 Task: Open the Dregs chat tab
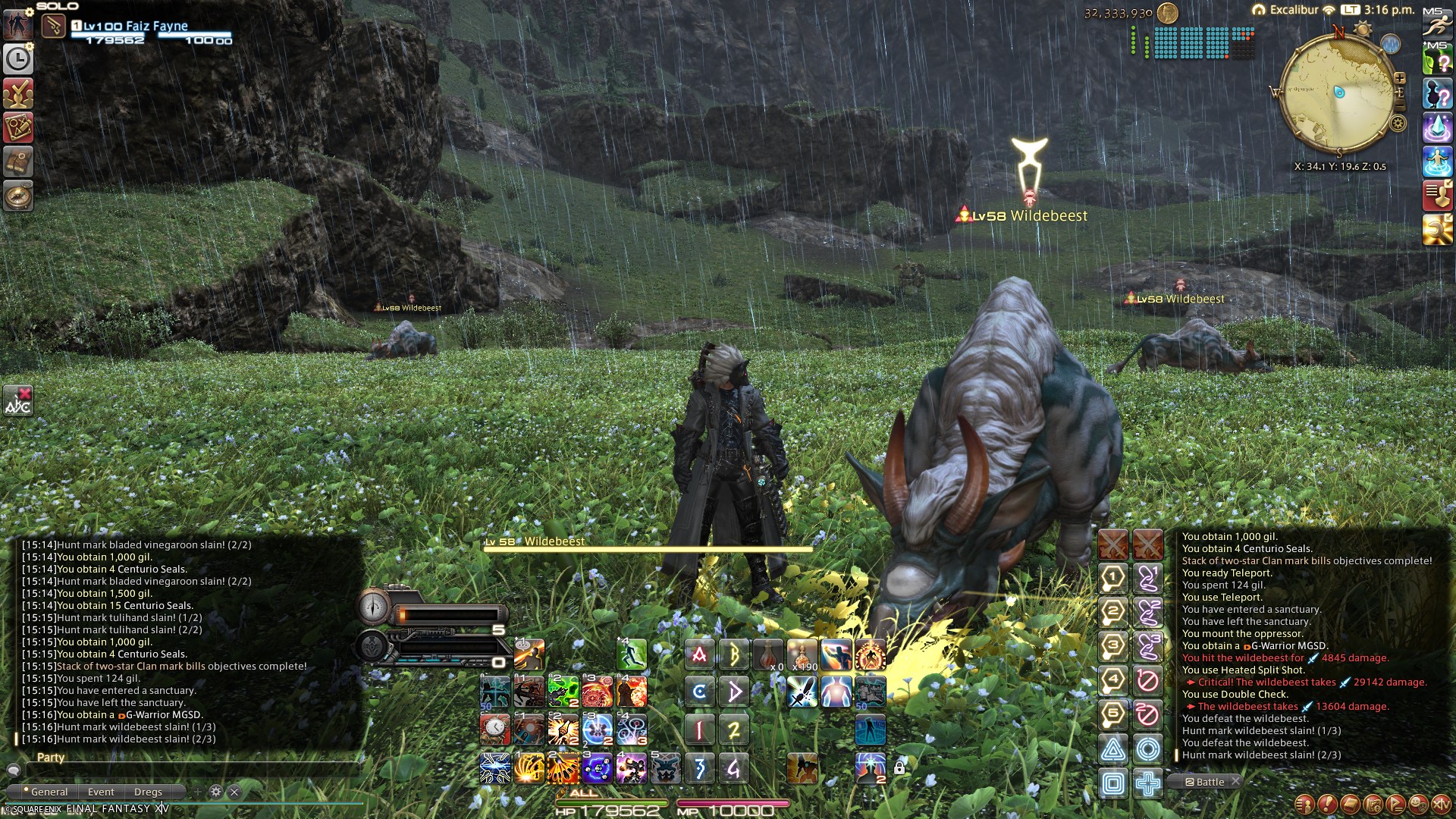click(x=148, y=792)
